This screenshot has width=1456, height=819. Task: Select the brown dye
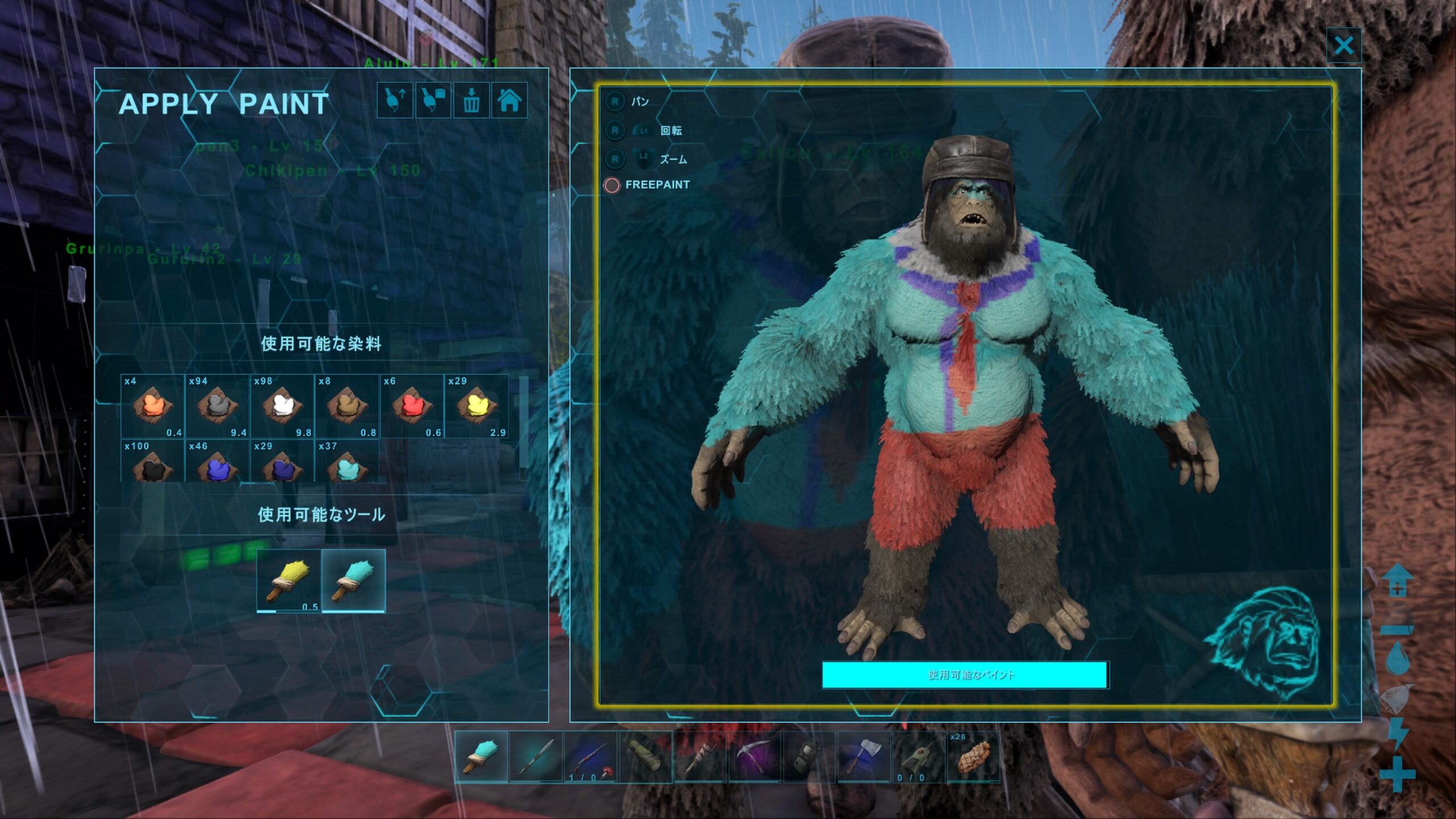347,406
